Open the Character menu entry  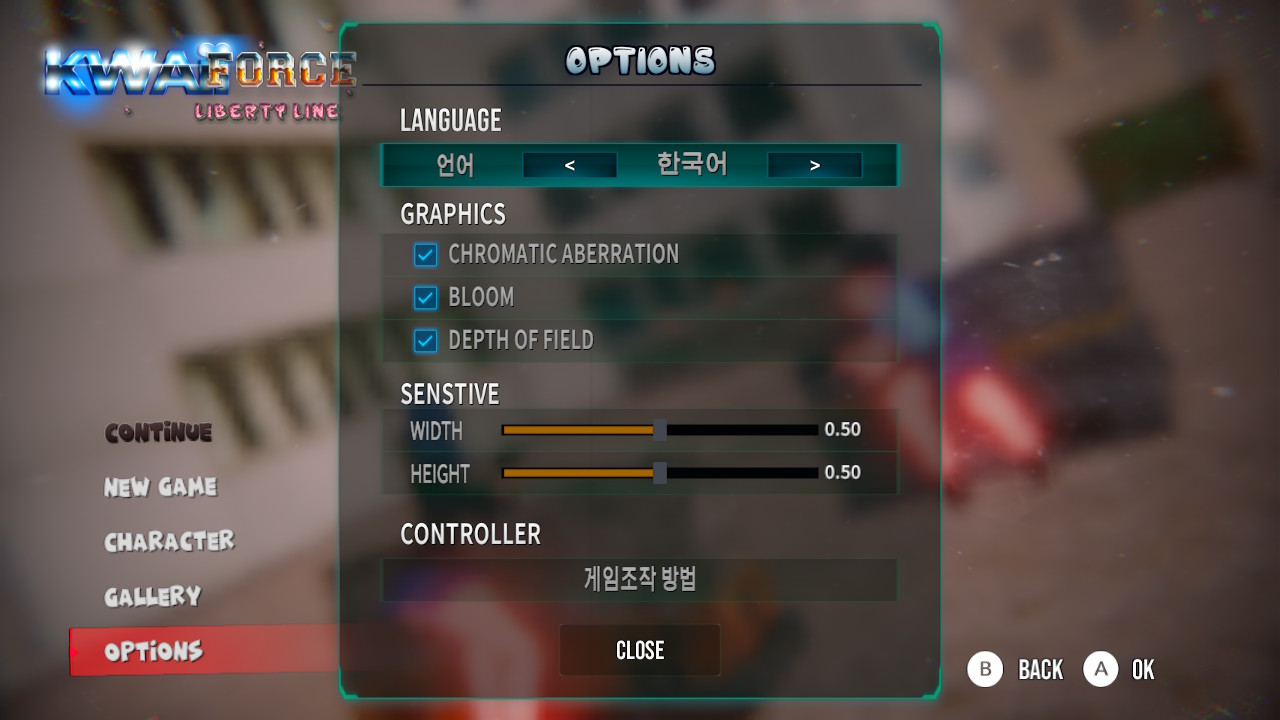click(x=169, y=541)
